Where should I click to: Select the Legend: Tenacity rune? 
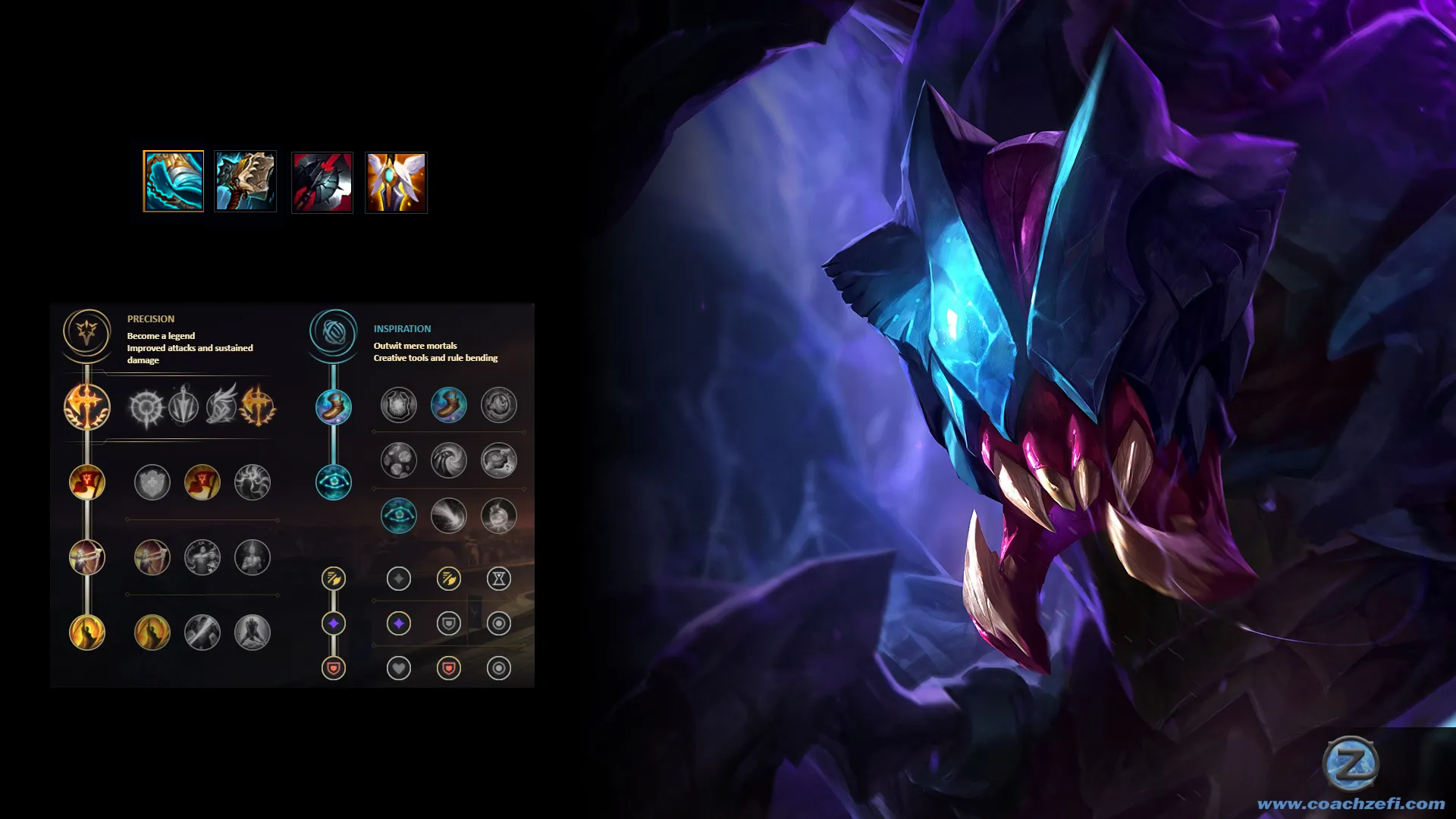coord(202,558)
